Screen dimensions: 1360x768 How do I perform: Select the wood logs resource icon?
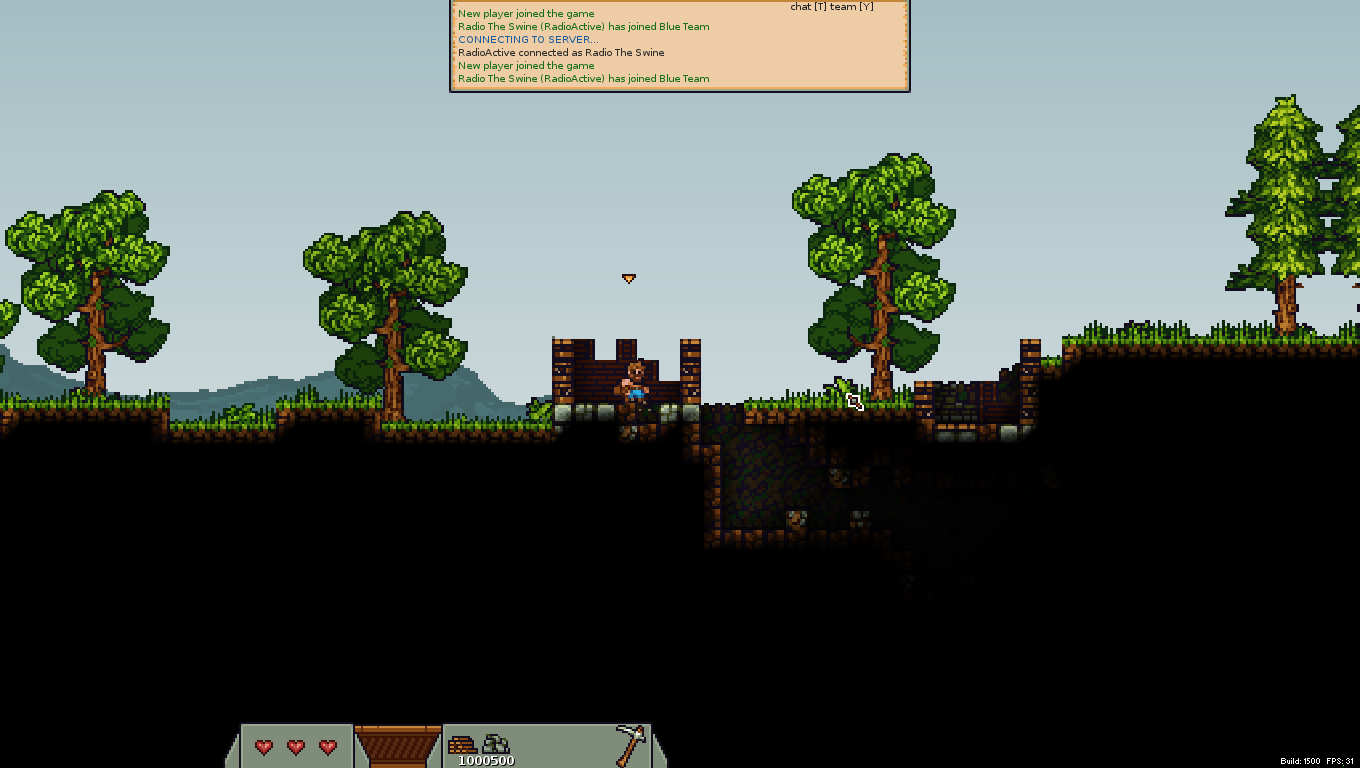[463, 745]
